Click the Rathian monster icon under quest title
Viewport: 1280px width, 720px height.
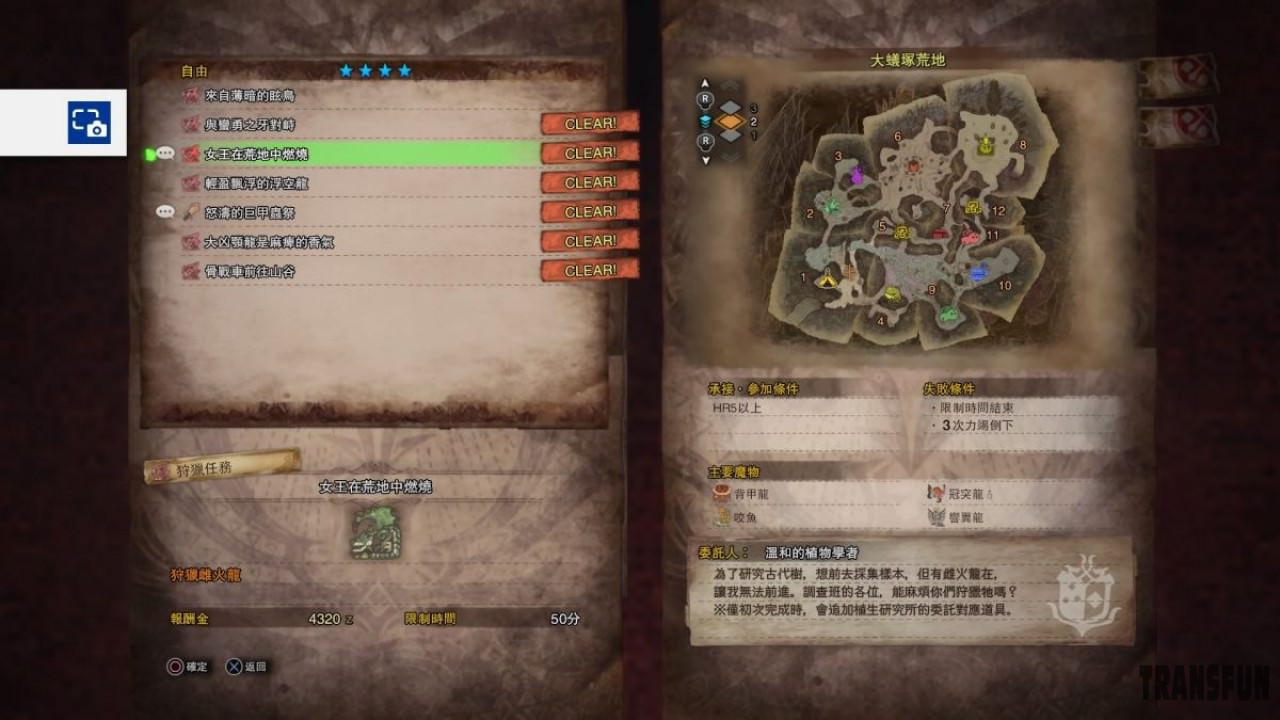(x=375, y=533)
